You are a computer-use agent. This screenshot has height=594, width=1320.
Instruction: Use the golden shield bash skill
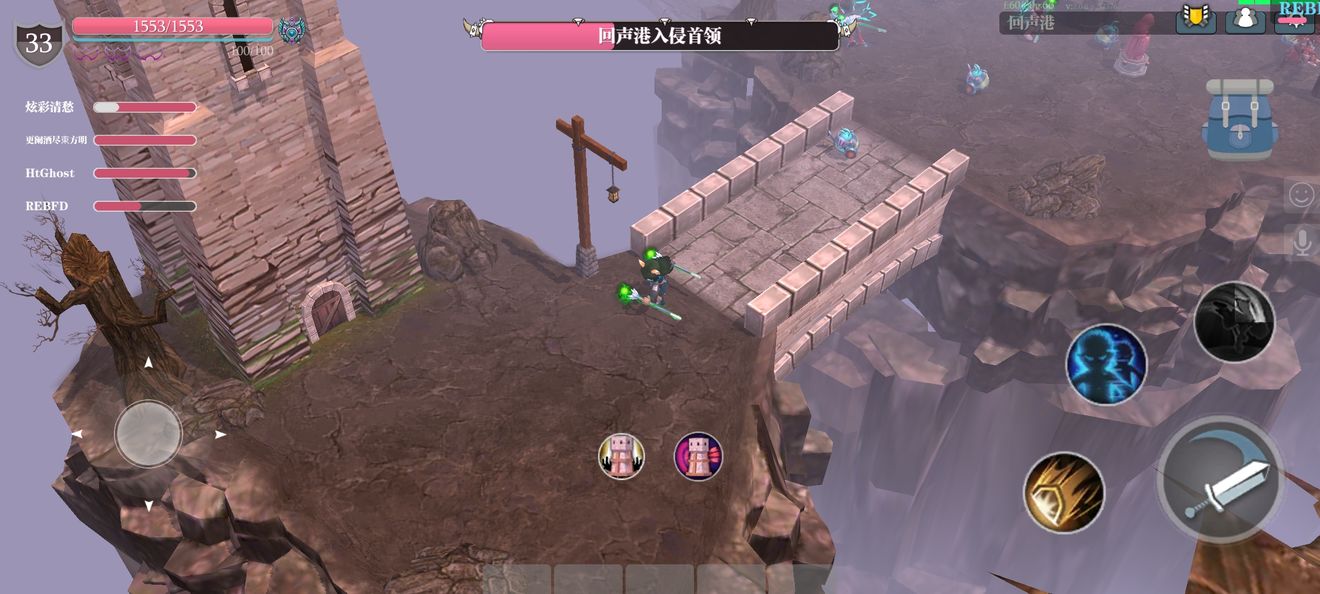click(1064, 492)
